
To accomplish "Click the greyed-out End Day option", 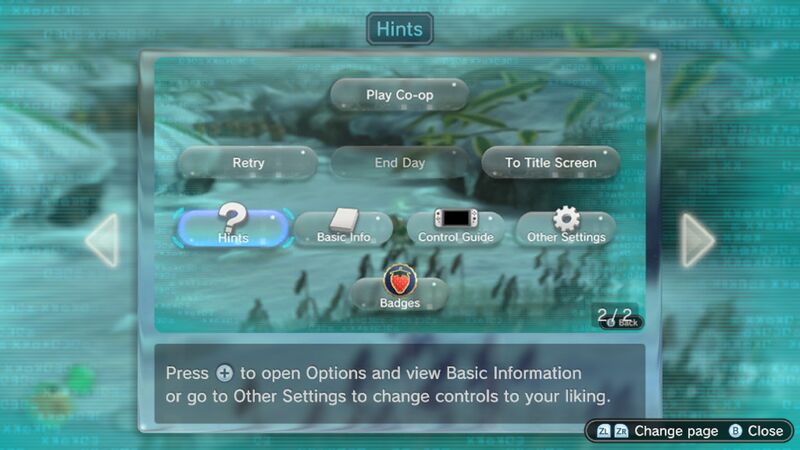I will coord(399,162).
